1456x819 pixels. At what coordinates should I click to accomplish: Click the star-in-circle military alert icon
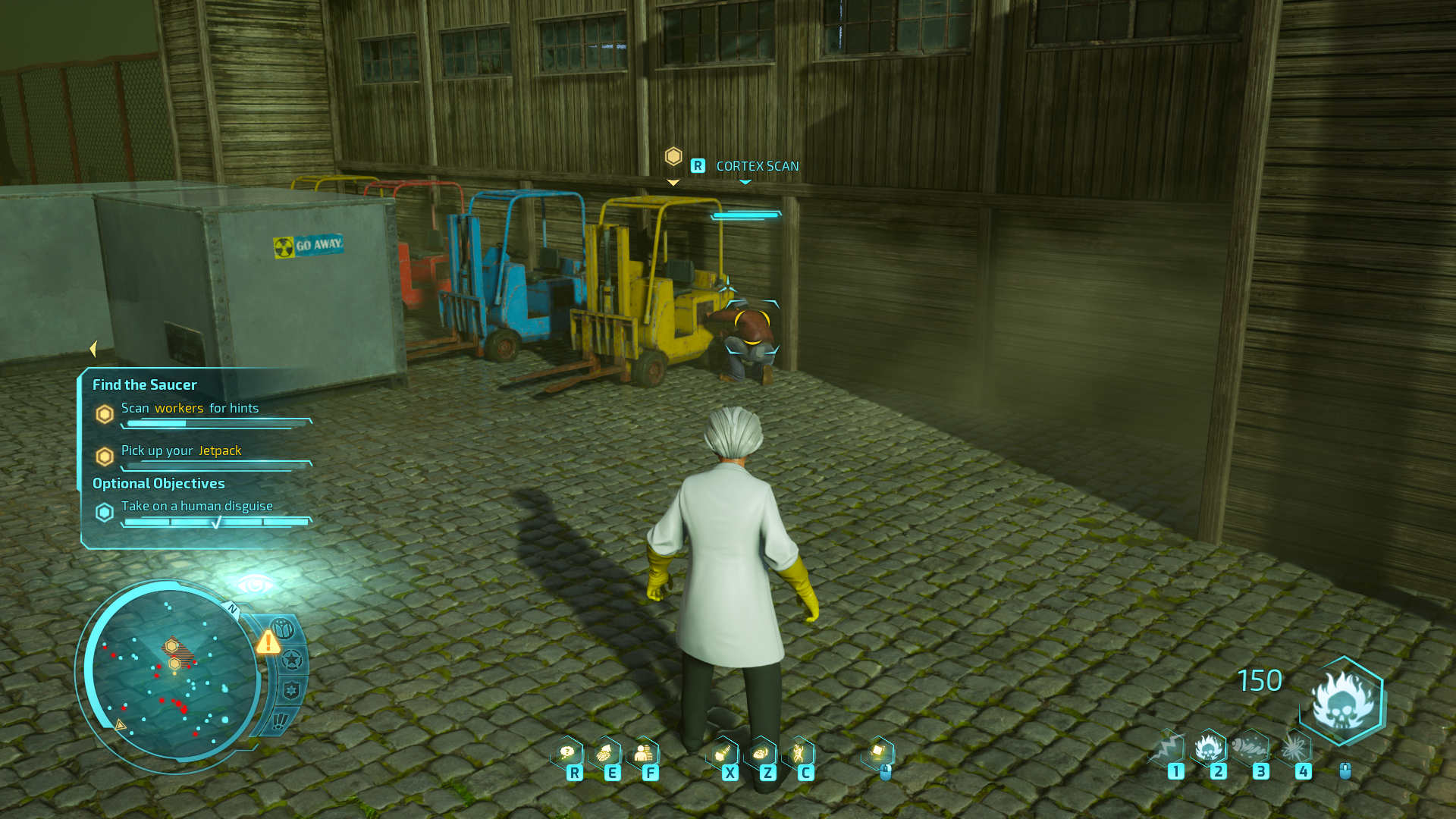tap(291, 660)
